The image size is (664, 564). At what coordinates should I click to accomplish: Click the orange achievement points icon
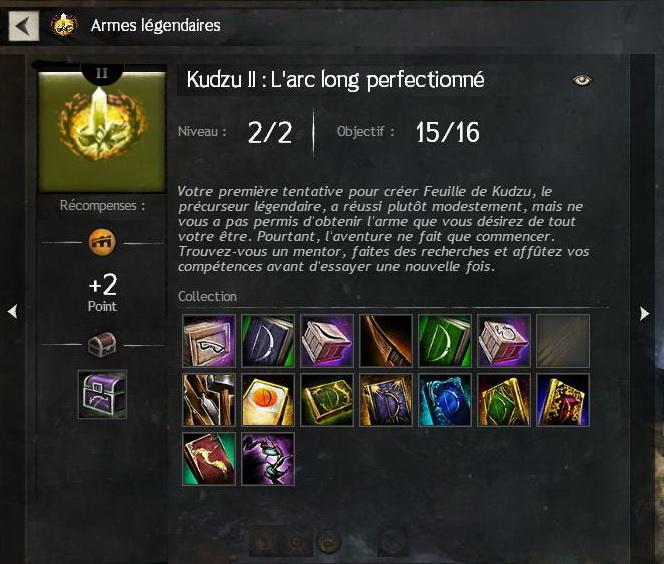coord(101,241)
